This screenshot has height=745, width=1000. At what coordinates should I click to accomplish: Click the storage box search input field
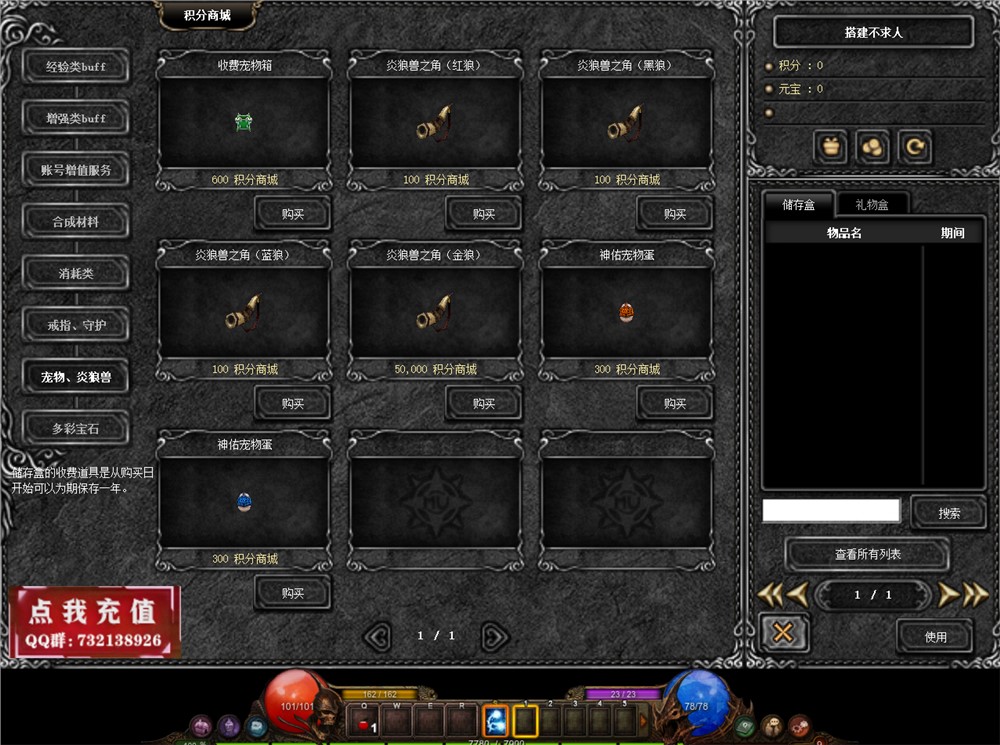coord(831,511)
